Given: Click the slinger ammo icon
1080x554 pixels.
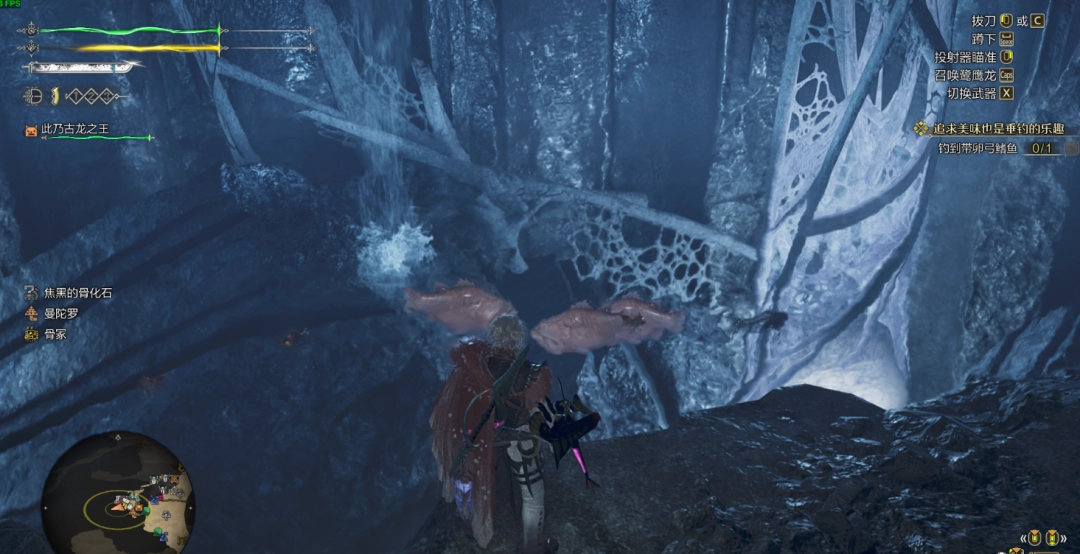Looking at the screenshot, I should coord(33,97).
